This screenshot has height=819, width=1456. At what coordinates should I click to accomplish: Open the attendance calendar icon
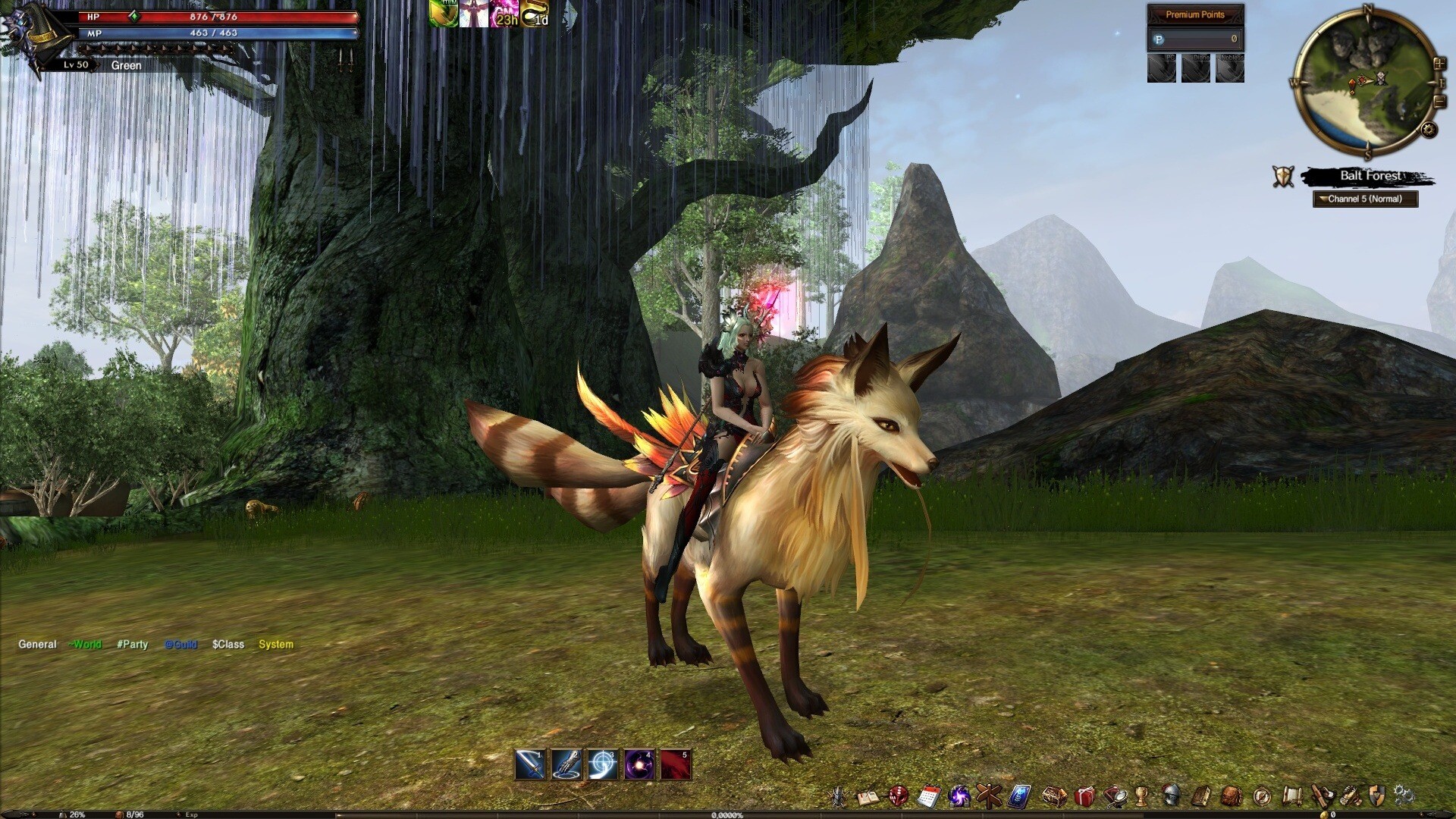tap(928, 795)
